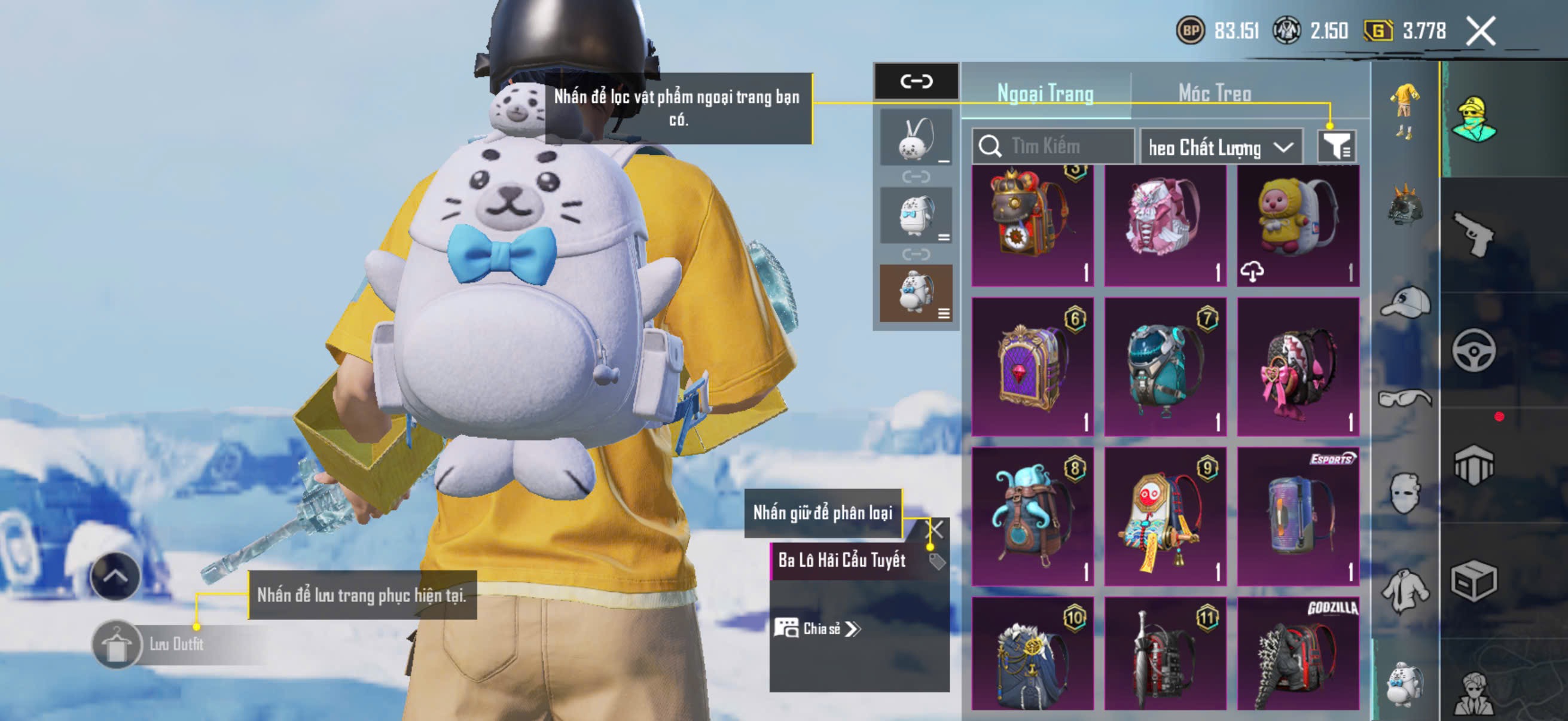Show the glasses accessory category

pos(1405,399)
